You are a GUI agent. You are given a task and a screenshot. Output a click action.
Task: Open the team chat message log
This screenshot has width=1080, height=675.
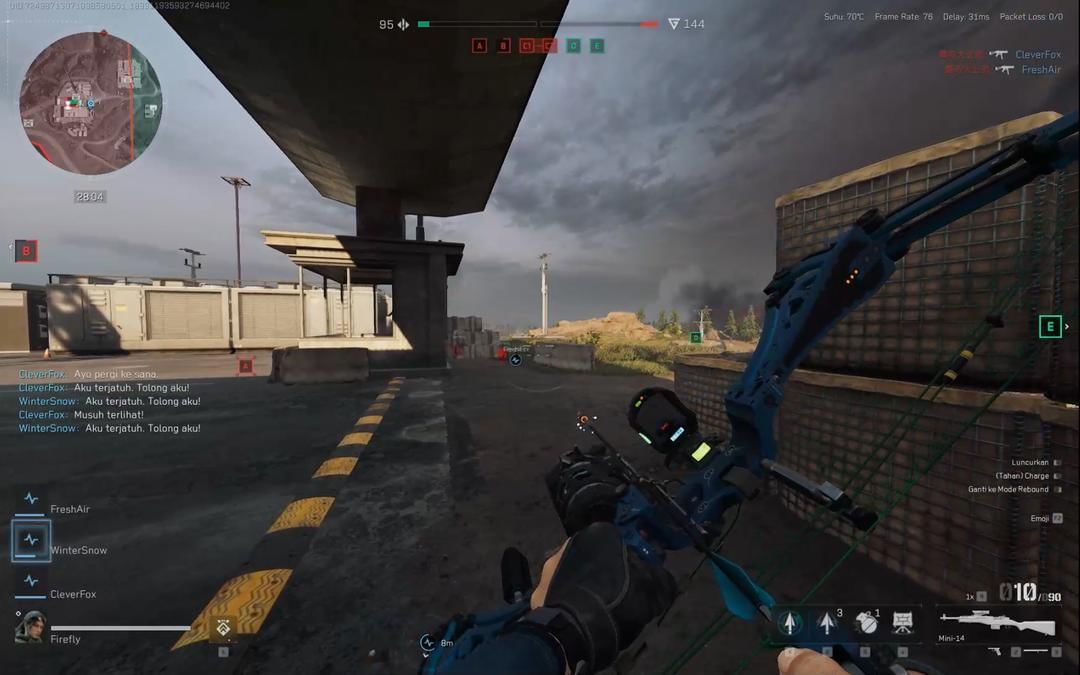[x=110, y=401]
